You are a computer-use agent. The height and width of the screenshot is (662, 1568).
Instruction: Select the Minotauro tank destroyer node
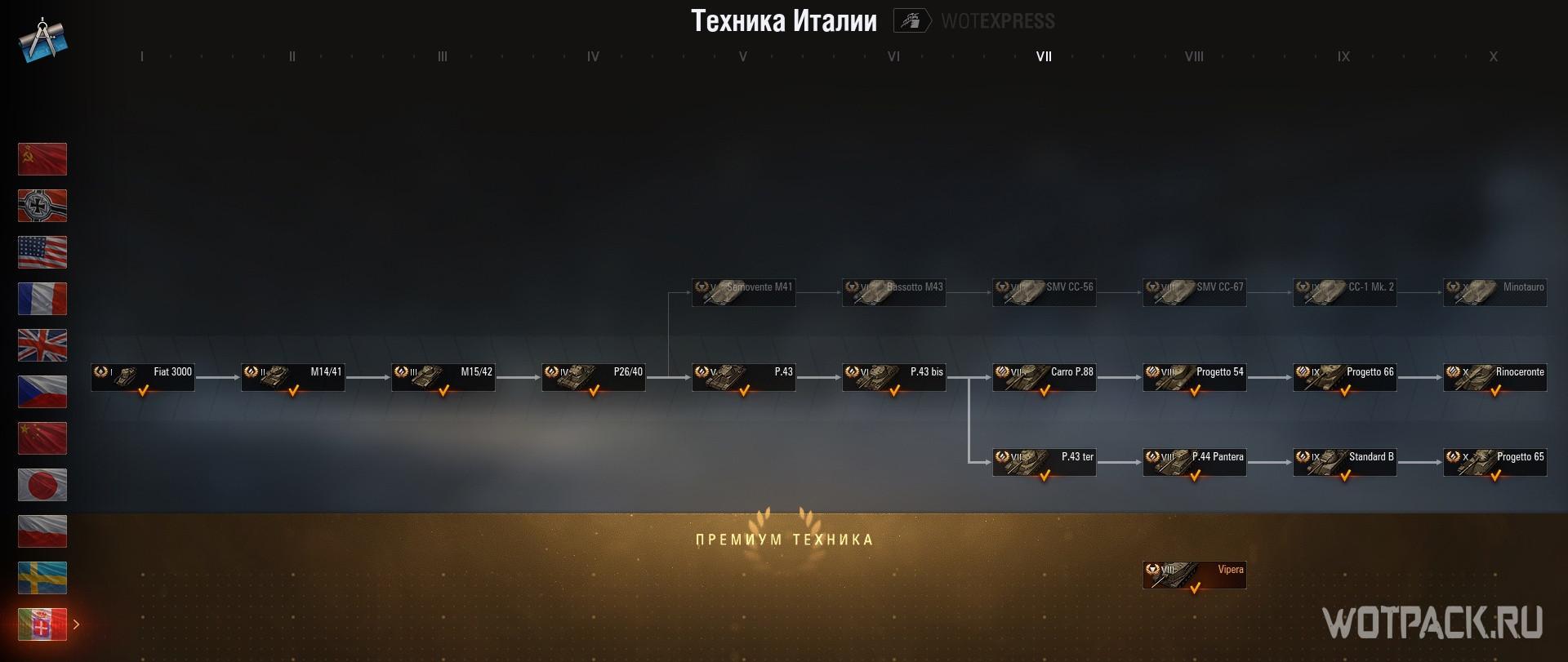point(1495,293)
